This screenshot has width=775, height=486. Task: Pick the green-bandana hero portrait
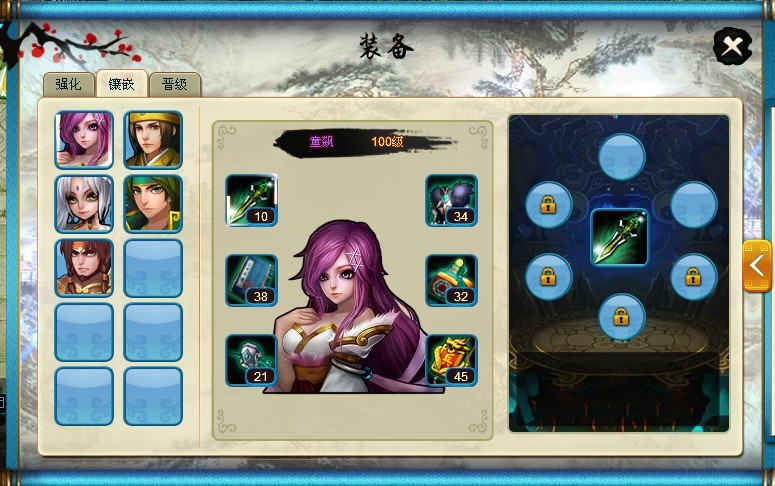tap(153, 203)
